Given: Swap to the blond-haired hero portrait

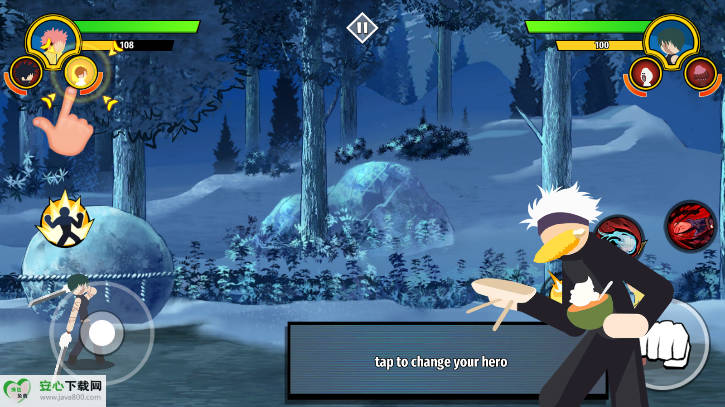Looking at the screenshot, I should pyautogui.click(x=80, y=72).
